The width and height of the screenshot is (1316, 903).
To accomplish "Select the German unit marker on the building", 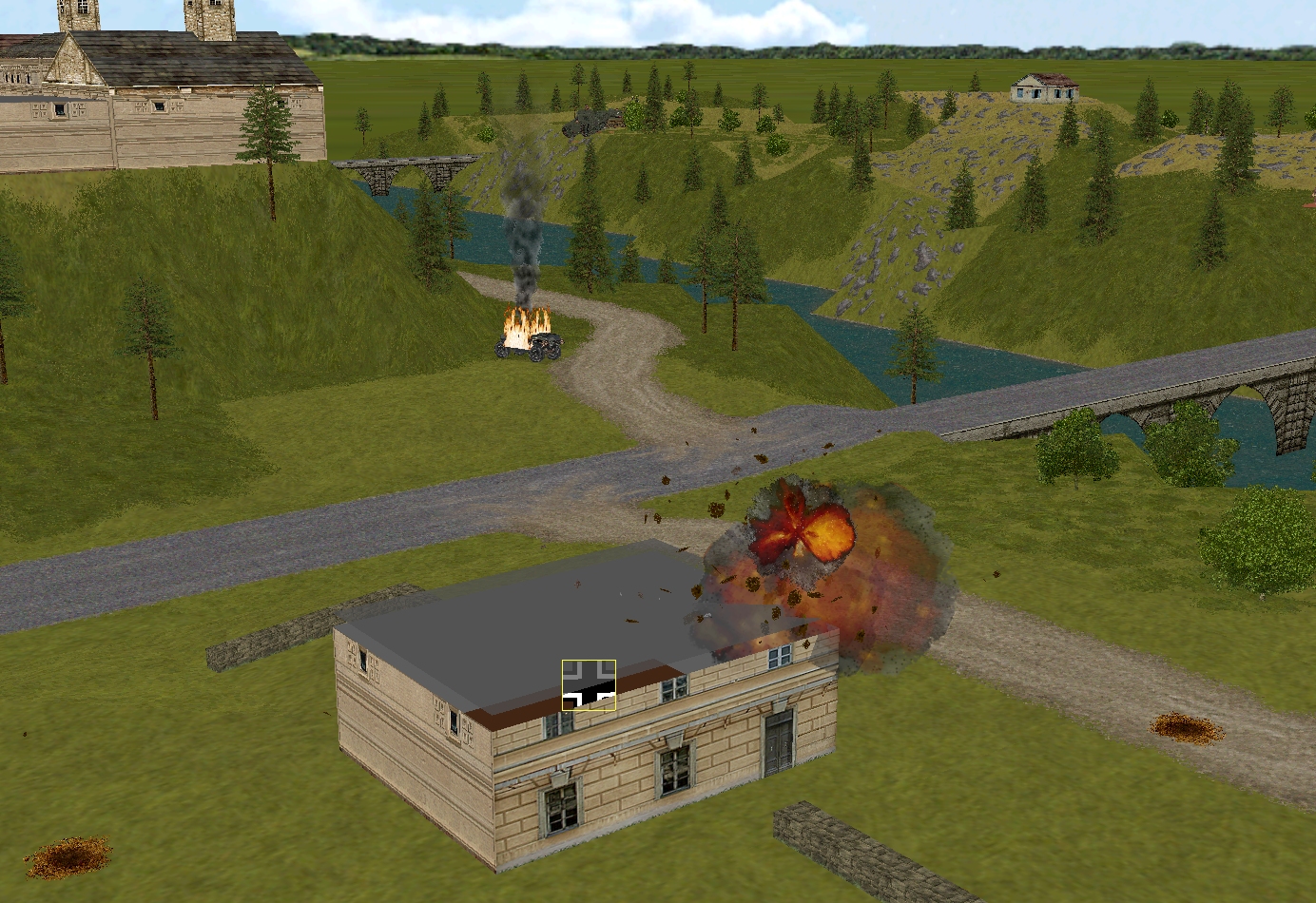I will 589,685.
